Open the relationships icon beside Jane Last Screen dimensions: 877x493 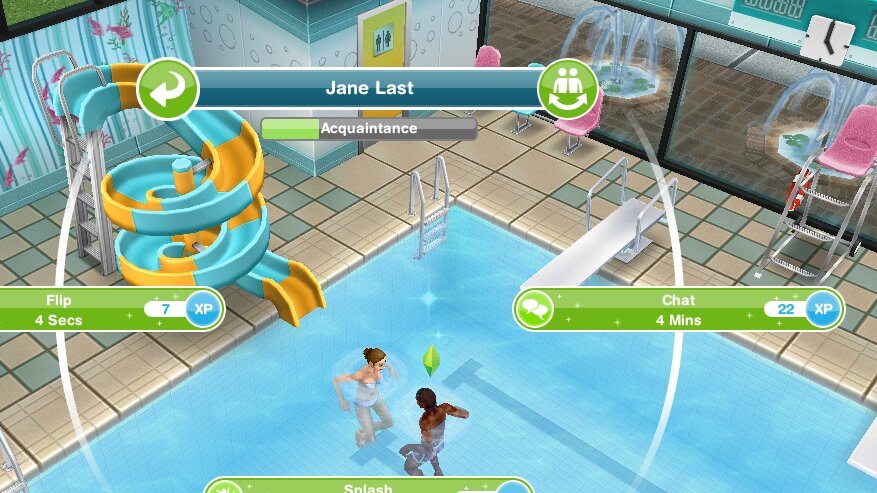[567, 90]
